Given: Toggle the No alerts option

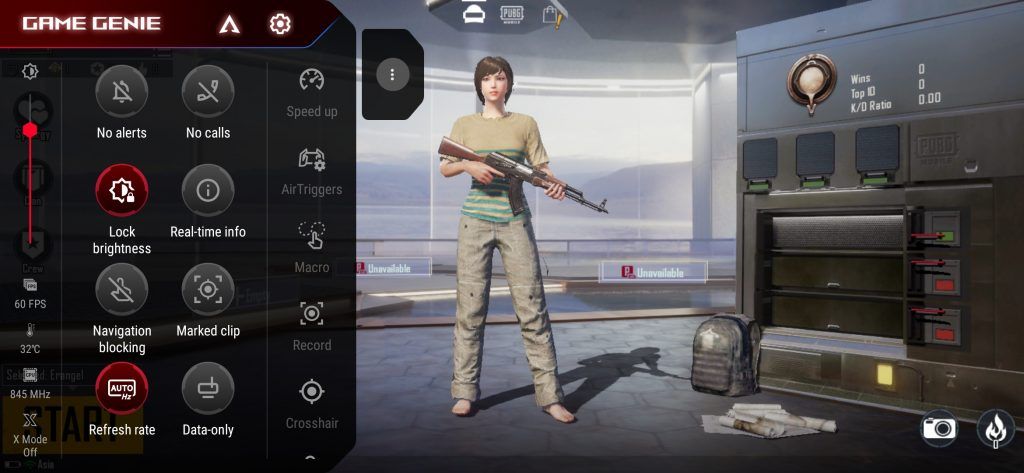Looking at the screenshot, I should 121,92.
